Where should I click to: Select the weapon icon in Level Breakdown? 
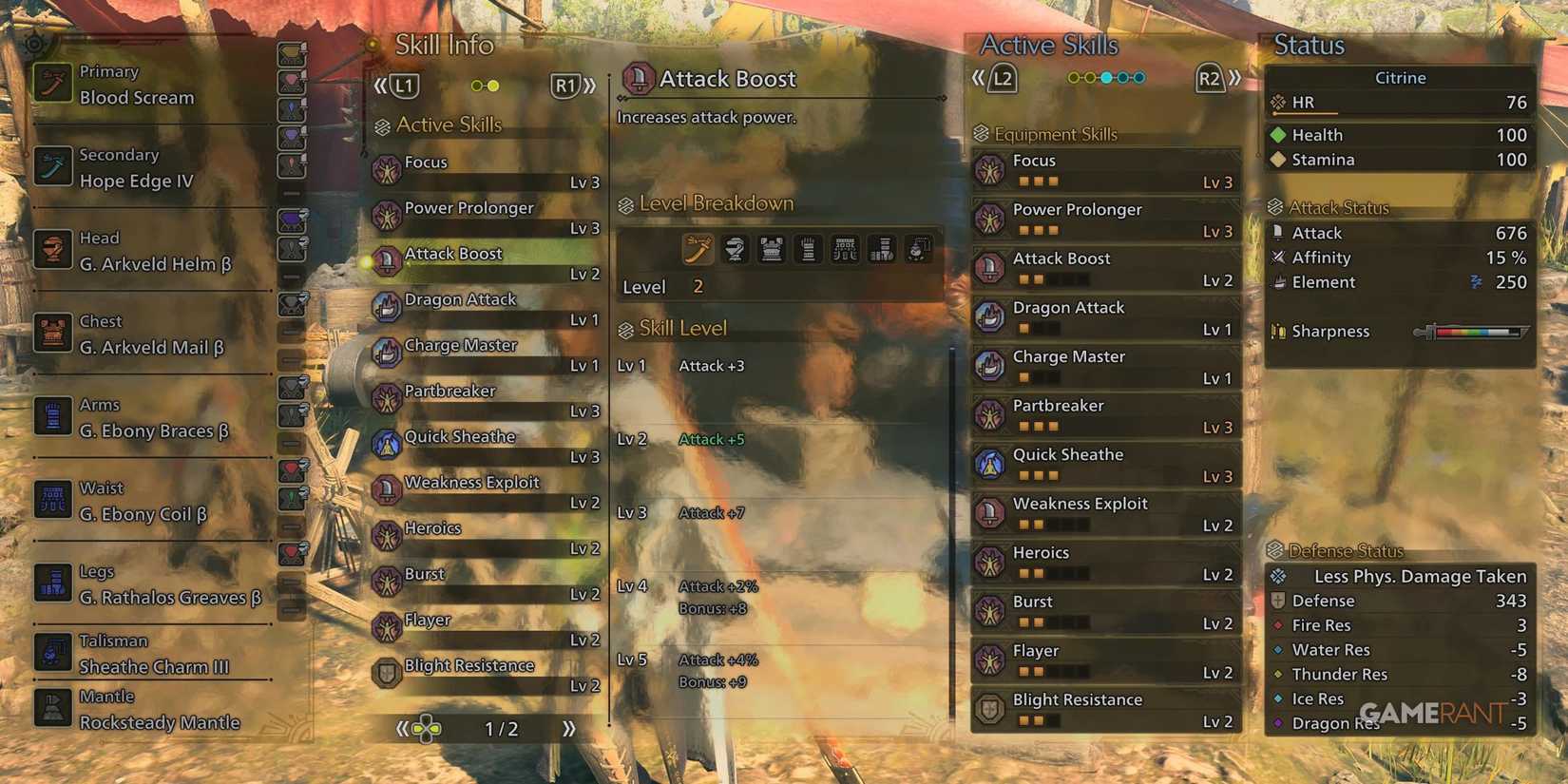pos(698,249)
